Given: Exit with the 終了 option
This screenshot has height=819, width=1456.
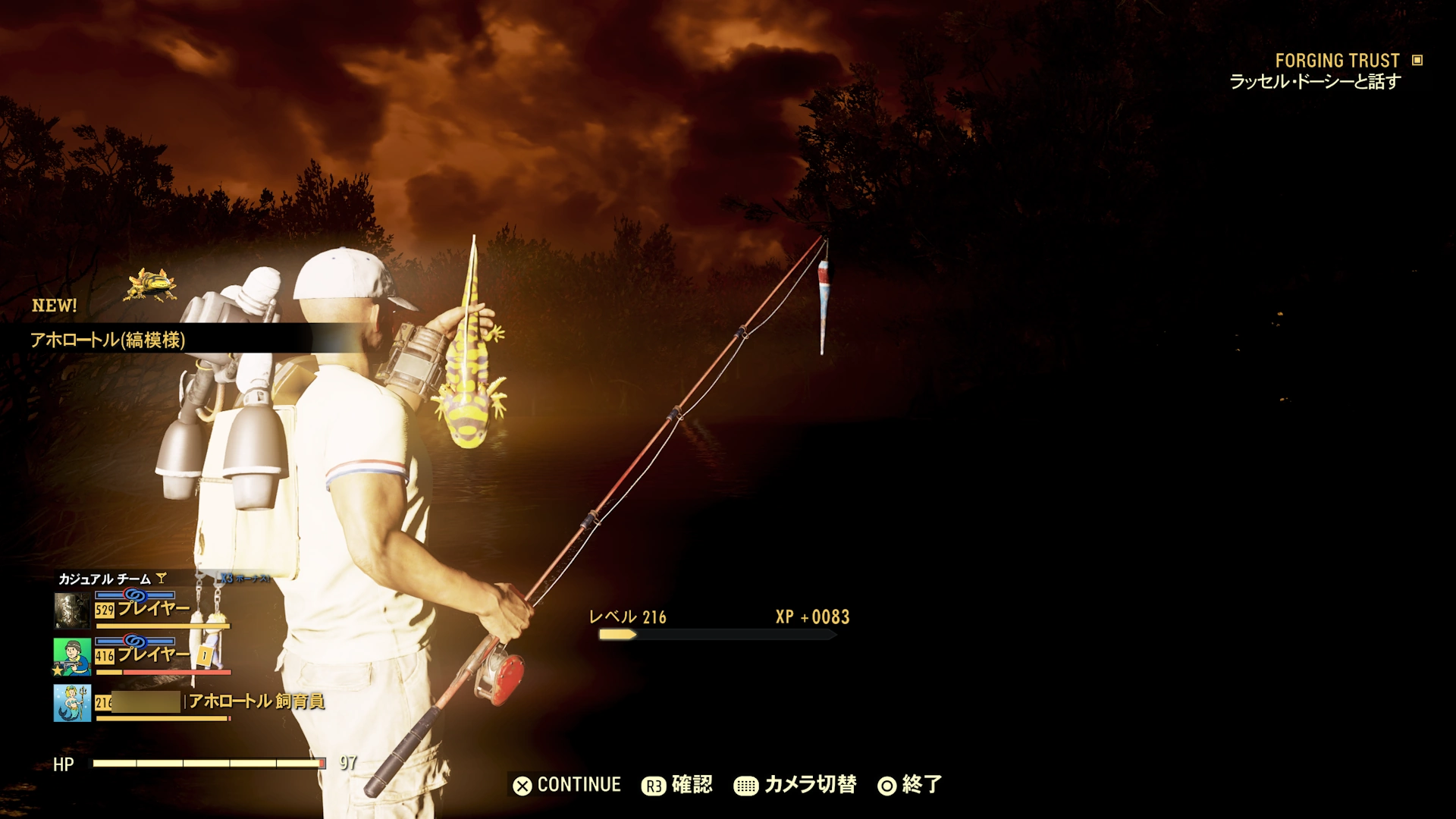Looking at the screenshot, I should [x=910, y=785].
